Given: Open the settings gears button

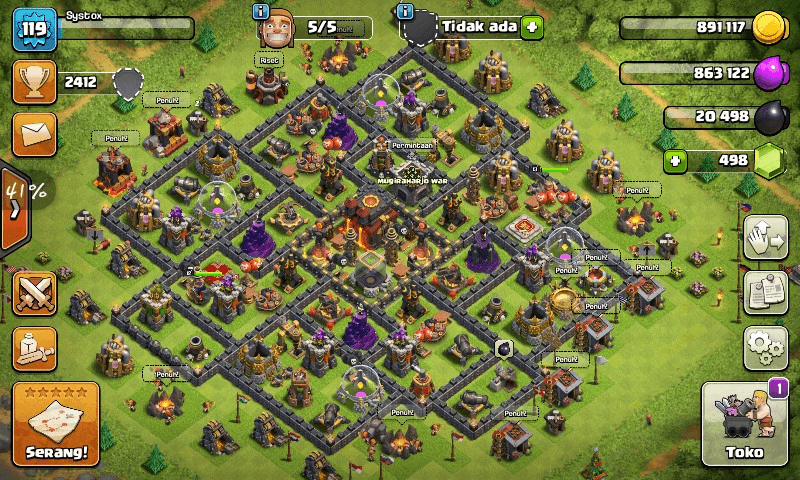Looking at the screenshot, I should click(765, 346).
